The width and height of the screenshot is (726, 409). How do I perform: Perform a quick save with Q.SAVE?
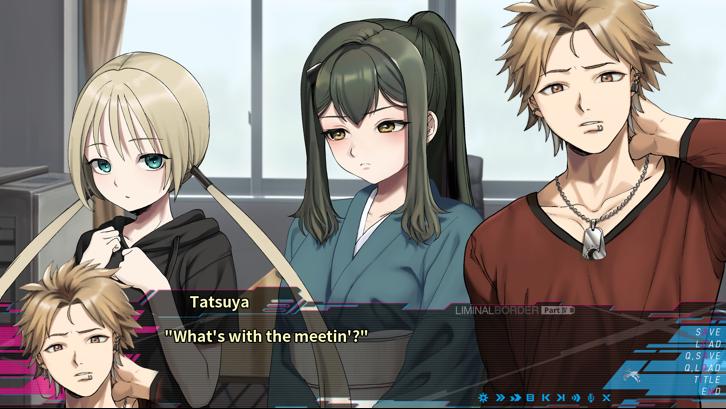click(x=702, y=356)
